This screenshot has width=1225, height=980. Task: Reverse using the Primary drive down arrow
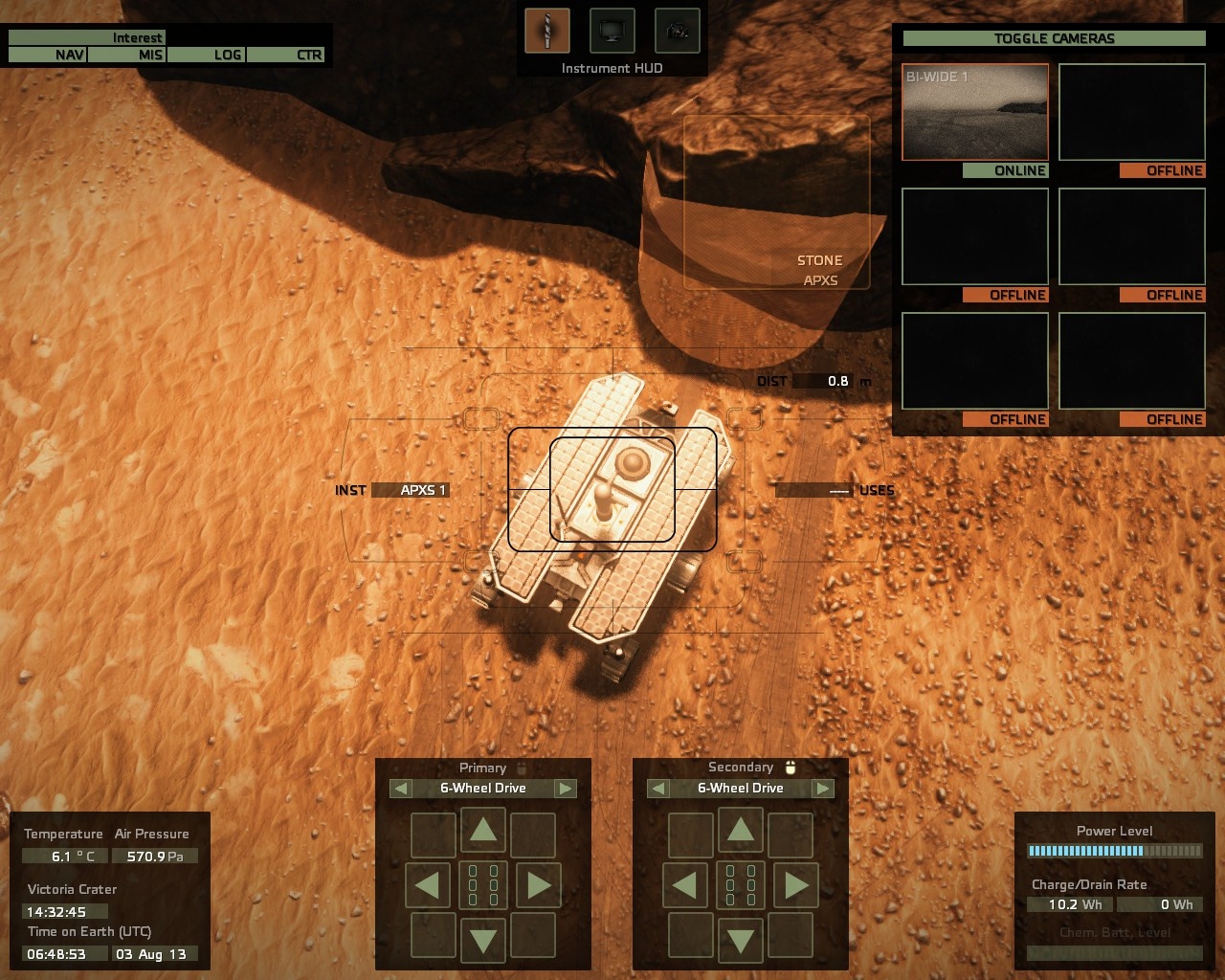(483, 941)
